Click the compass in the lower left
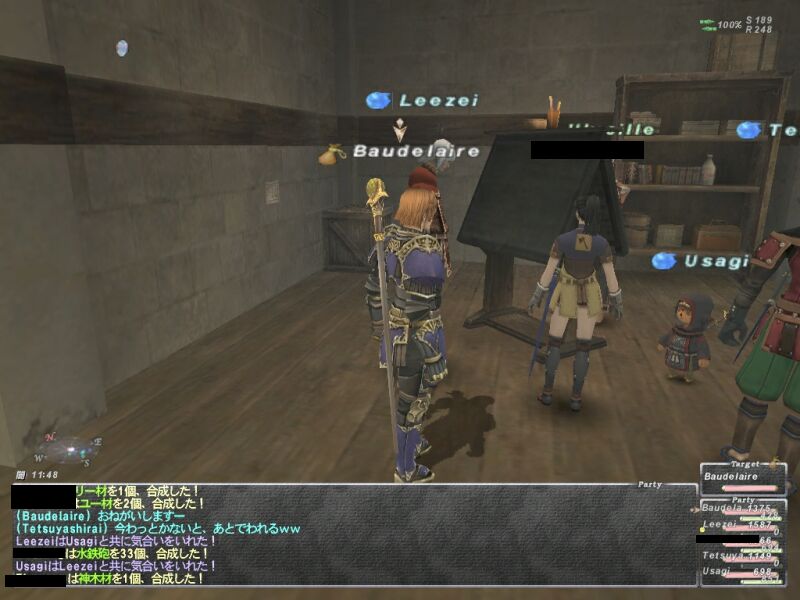The width and height of the screenshot is (800, 600). coord(68,449)
